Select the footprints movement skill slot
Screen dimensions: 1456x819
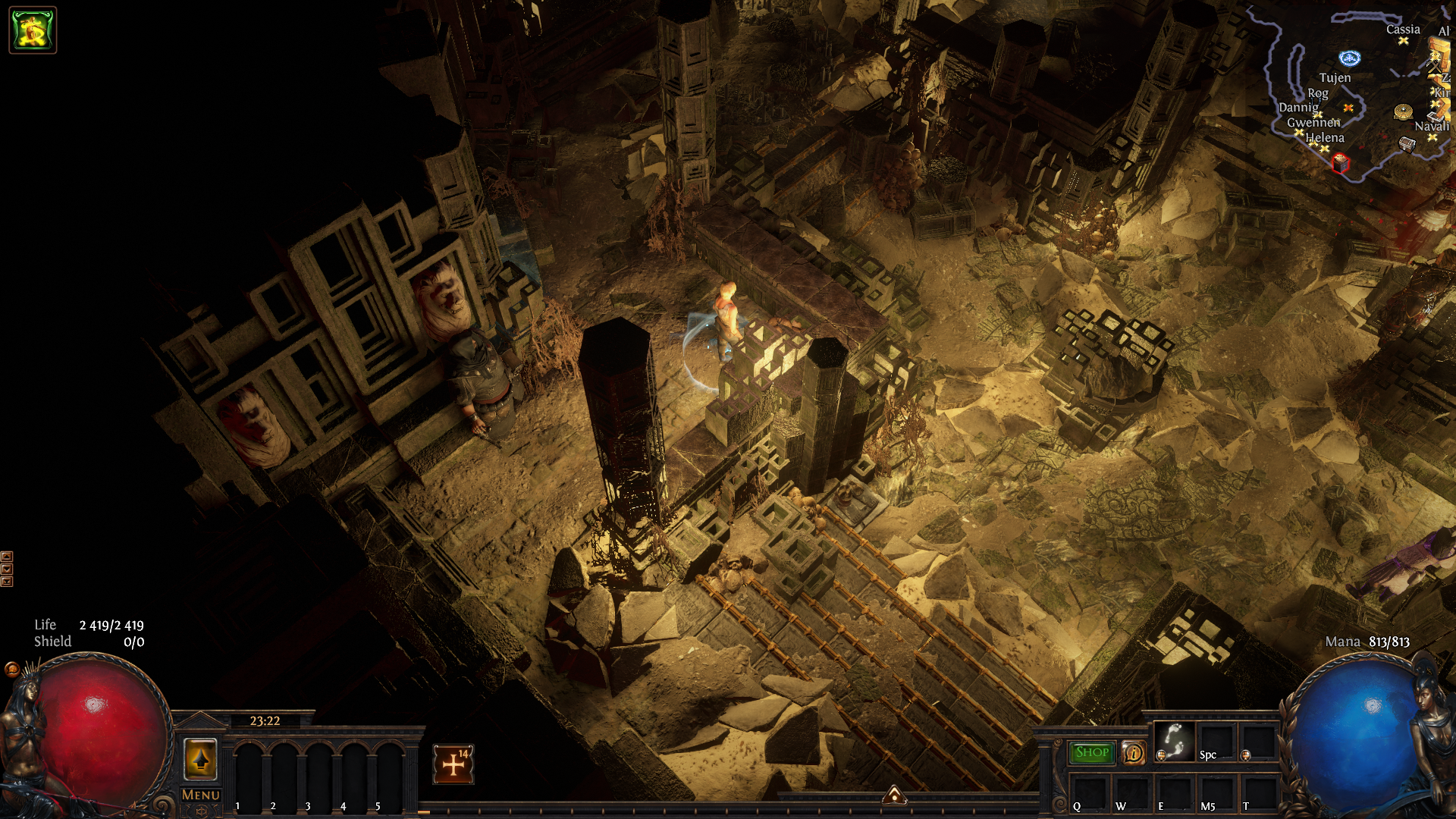(1174, 741)
